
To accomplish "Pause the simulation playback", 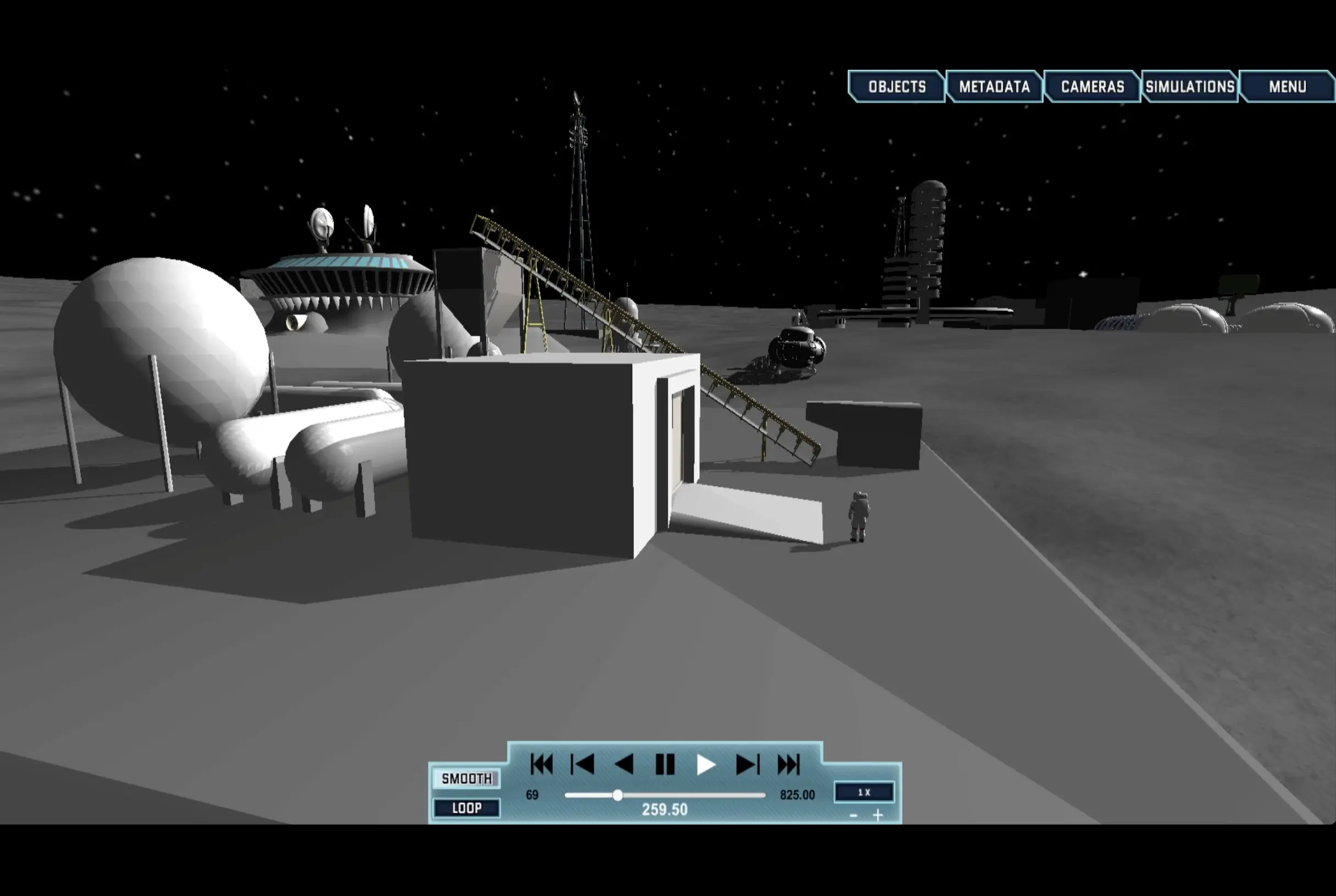I will (x=665, y=765).
